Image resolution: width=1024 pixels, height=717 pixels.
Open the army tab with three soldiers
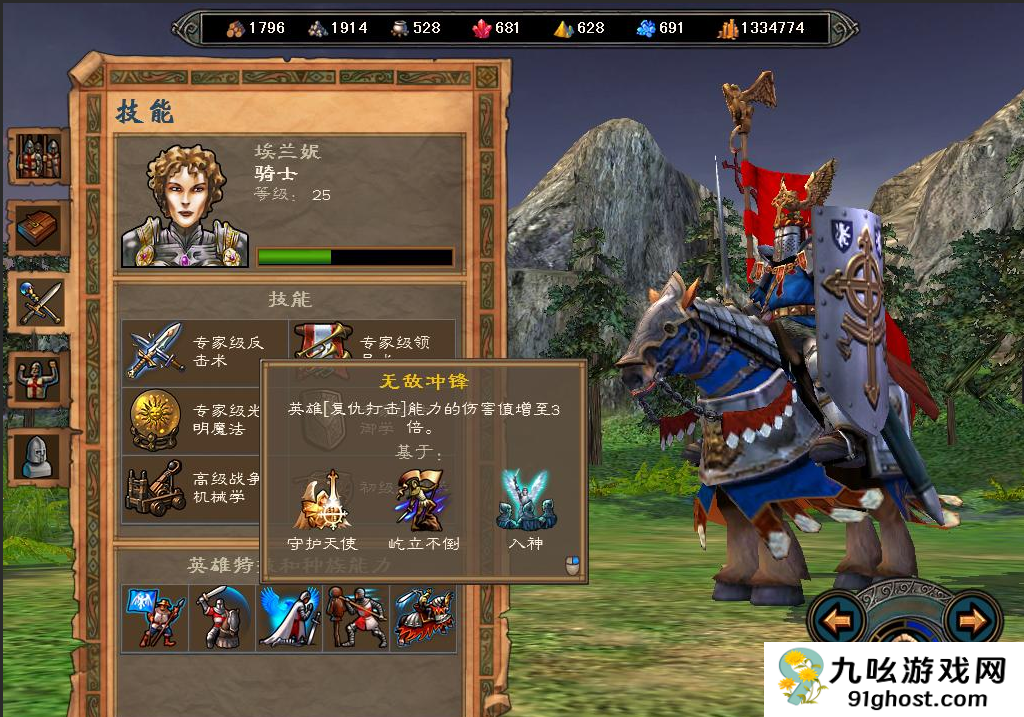click(x=38, y=156)
